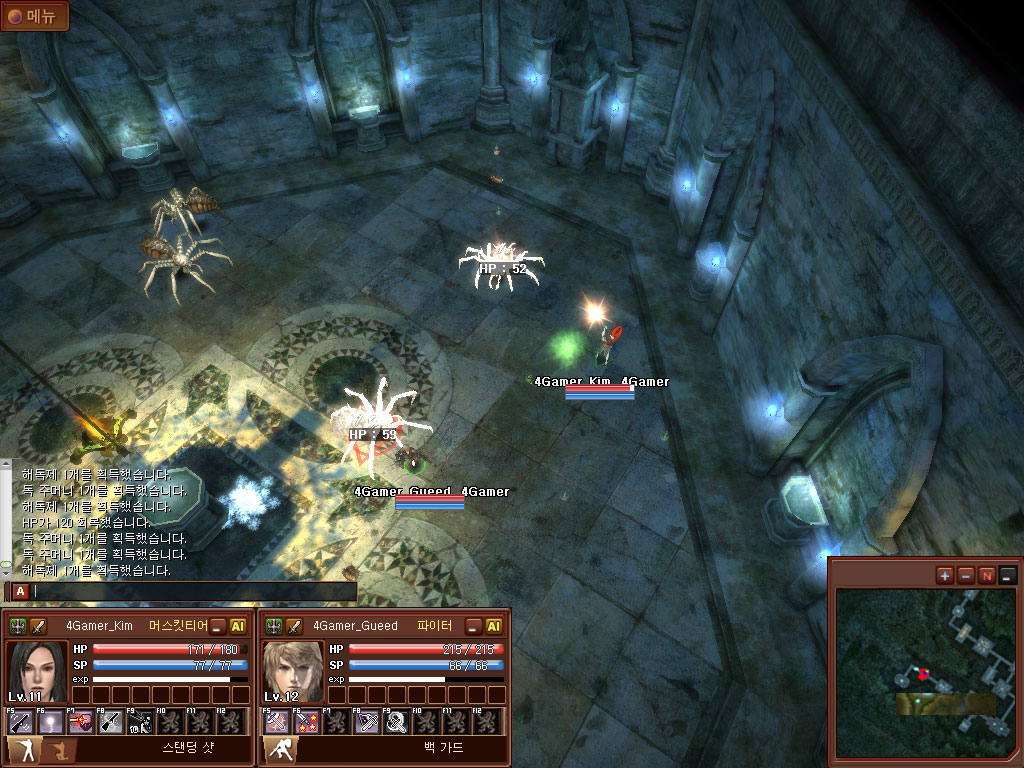Minimize 4Gamer_Gueed's character panel
Viewport: 1024px width, 768px height.
[474, 626]
